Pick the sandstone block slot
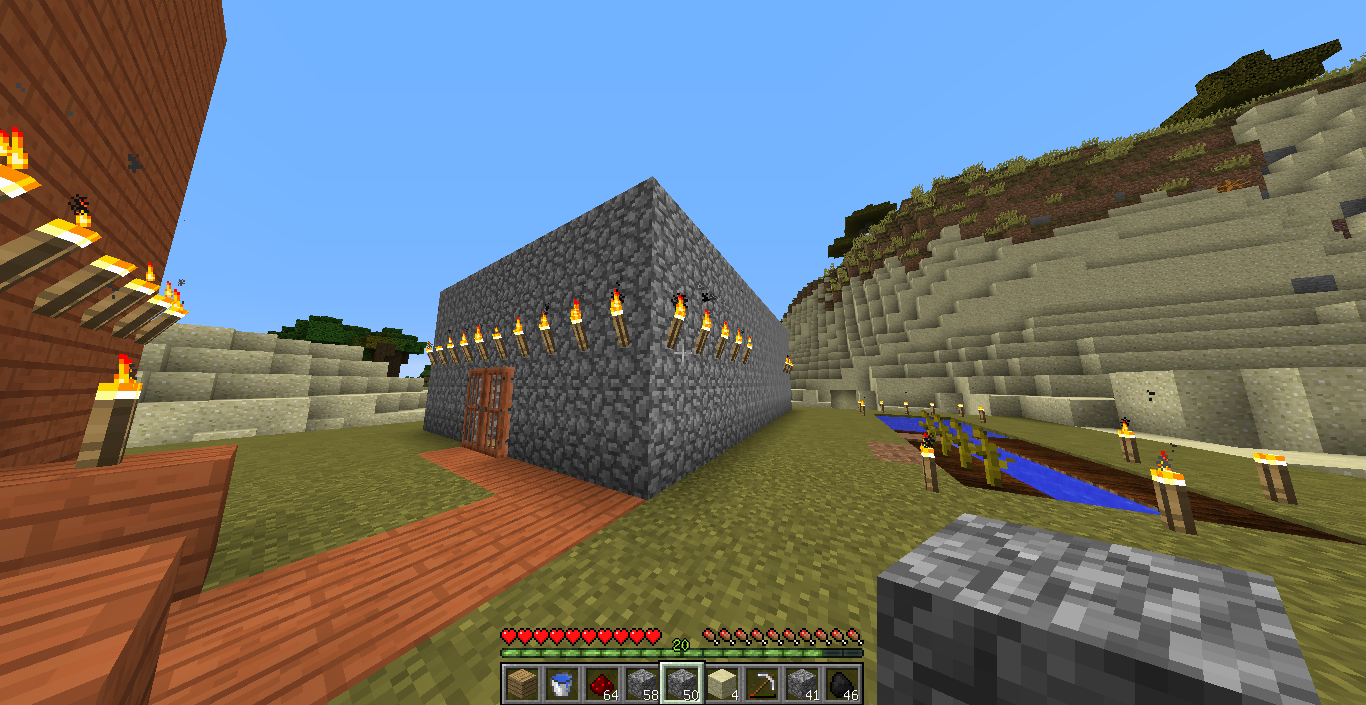1366x705 pixels. 721,684
